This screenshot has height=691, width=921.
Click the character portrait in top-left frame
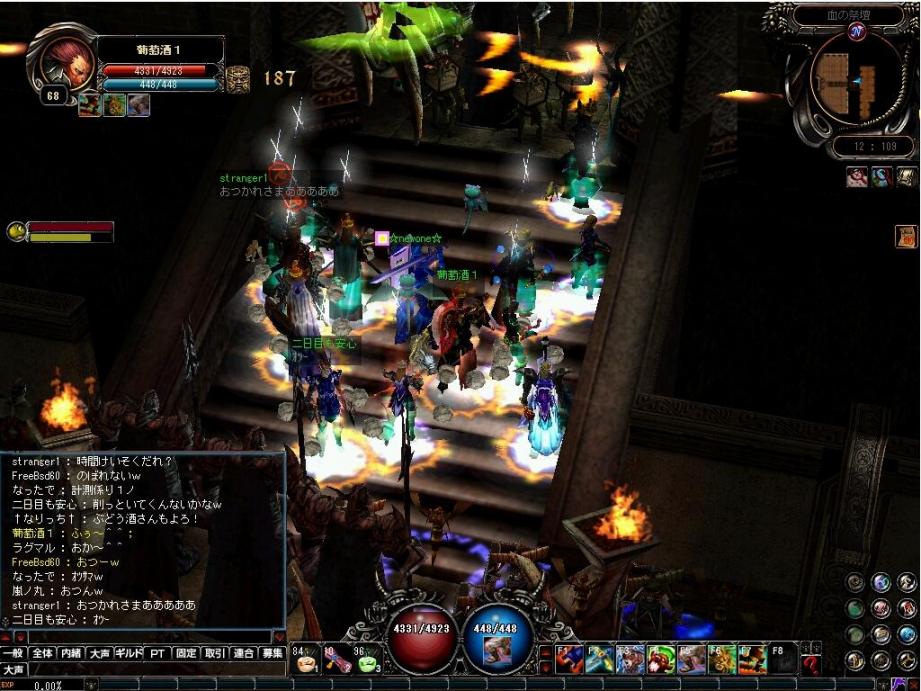(62, 60)
